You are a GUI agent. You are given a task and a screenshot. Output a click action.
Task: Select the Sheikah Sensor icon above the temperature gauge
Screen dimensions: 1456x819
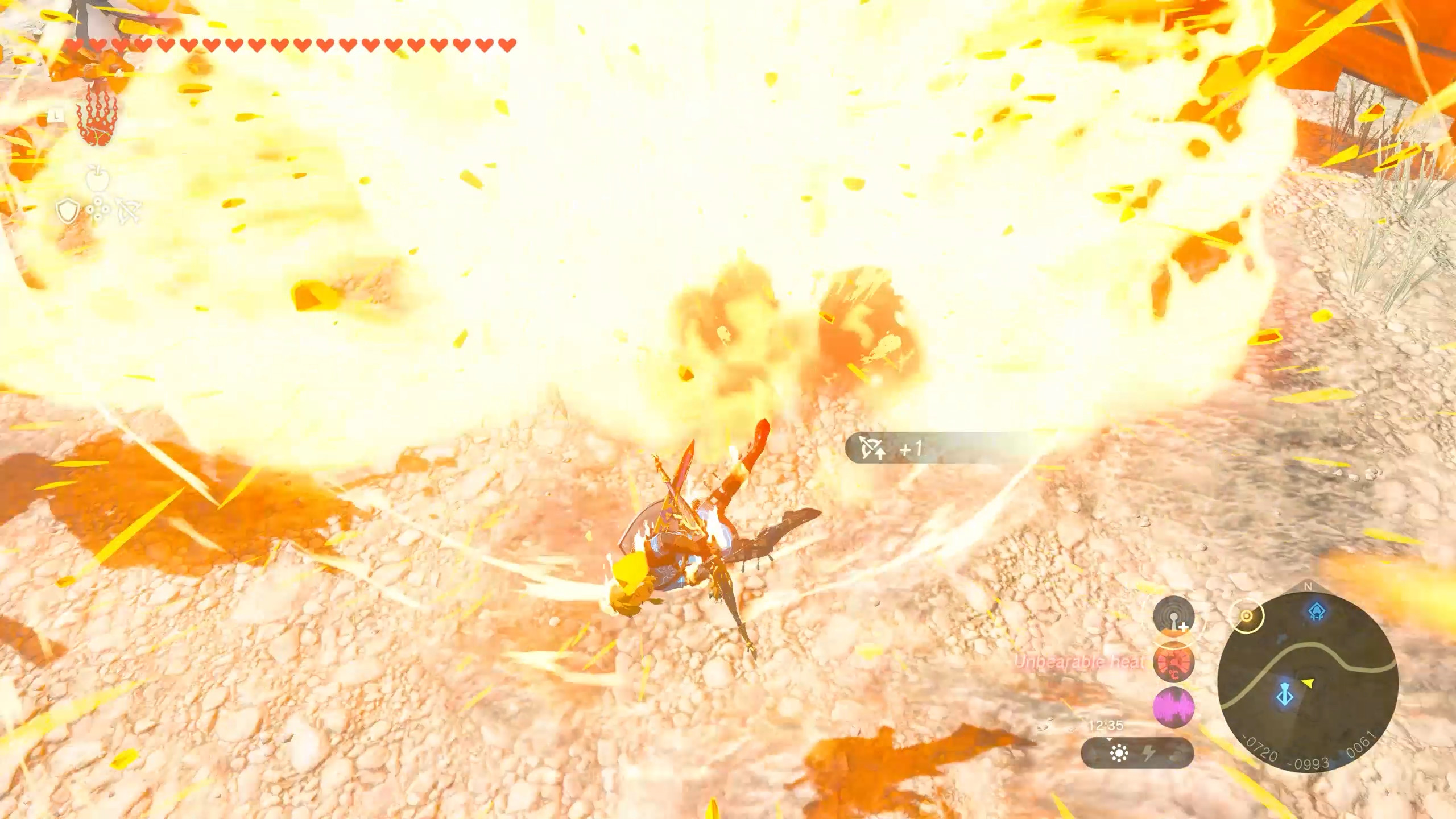click(1174, 617)
